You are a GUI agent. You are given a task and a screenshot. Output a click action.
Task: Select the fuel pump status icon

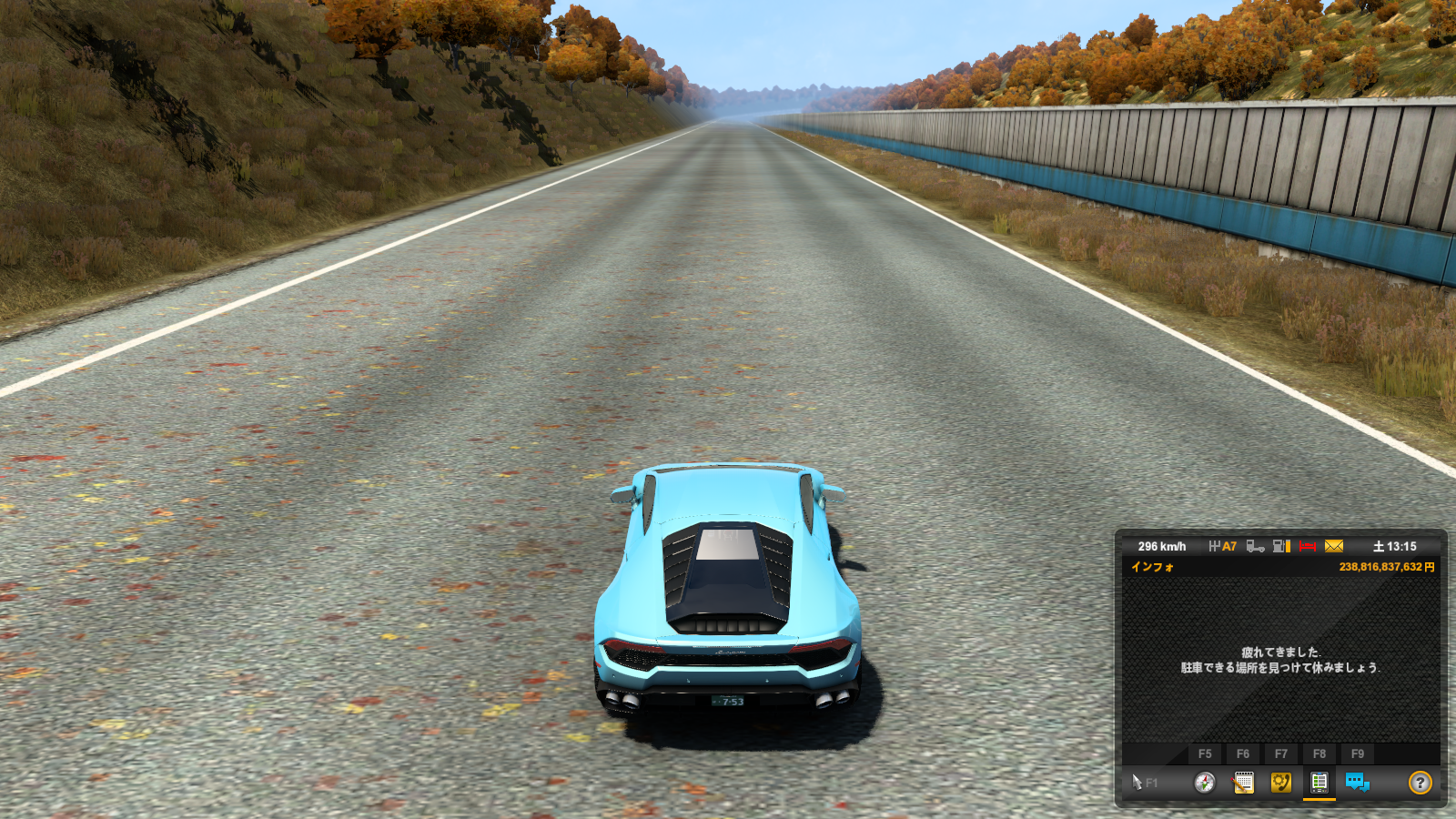(x=1281, y=546)
